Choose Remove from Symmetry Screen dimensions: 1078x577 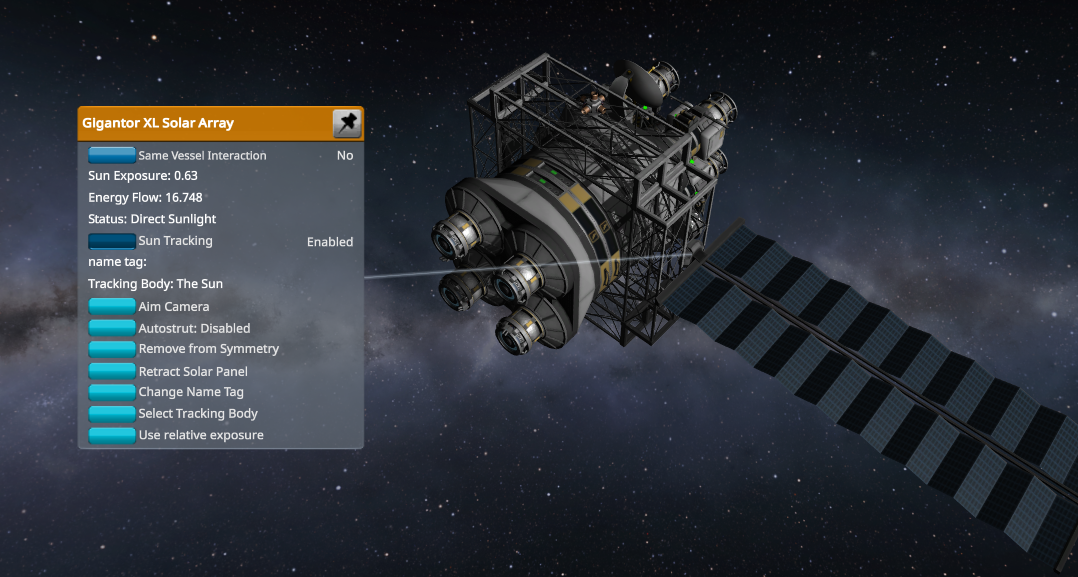112,349
